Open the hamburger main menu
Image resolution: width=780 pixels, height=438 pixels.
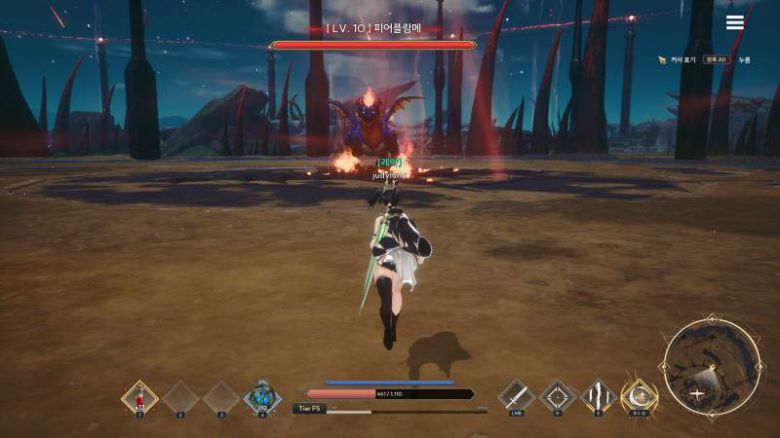tap(735, 23)
